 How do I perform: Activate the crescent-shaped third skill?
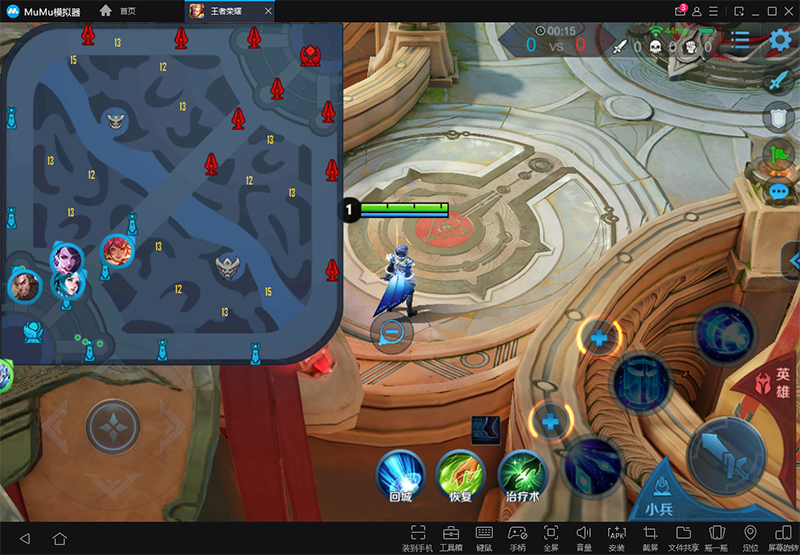pyautogui.click(x=727, y=332)
